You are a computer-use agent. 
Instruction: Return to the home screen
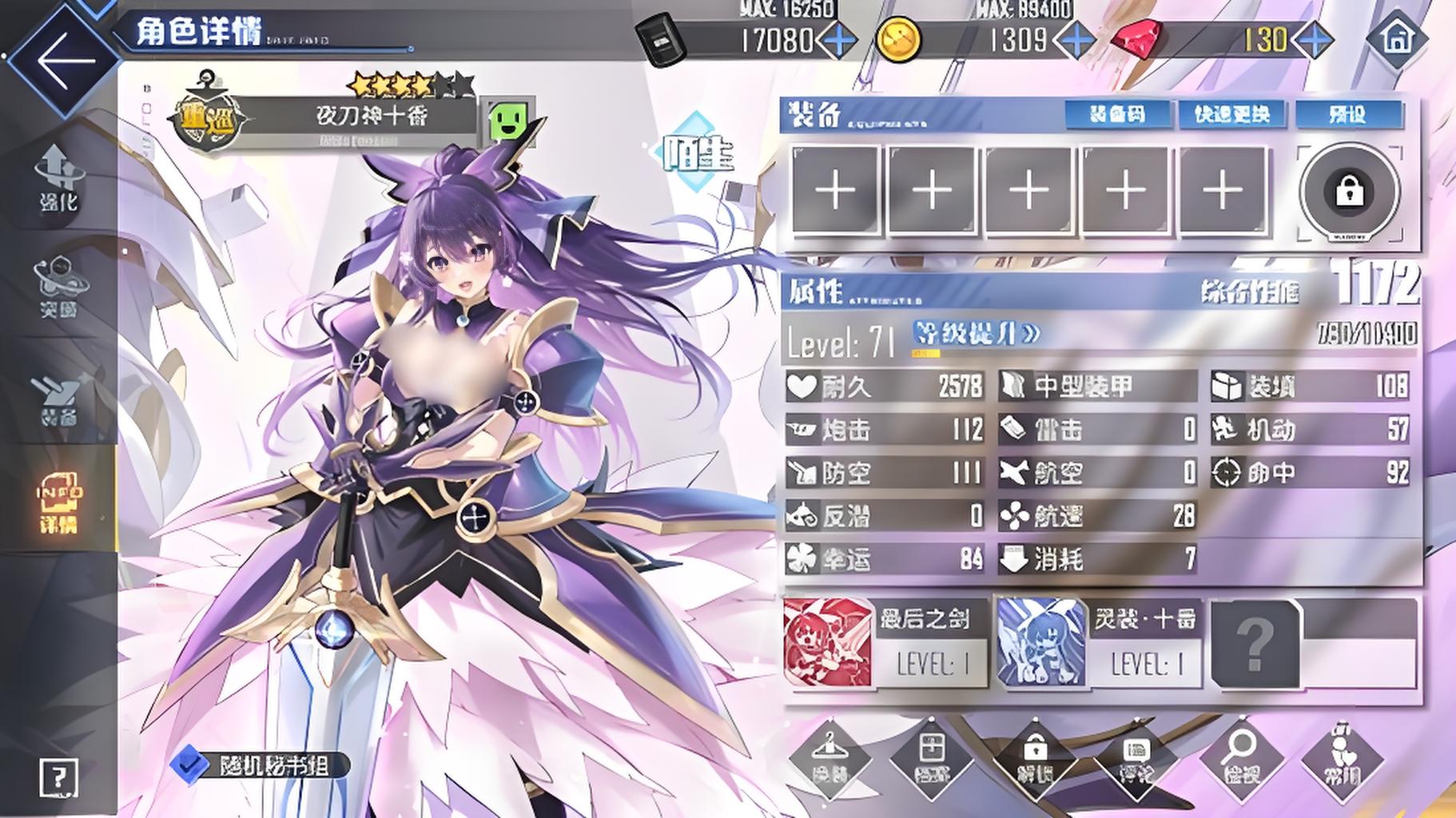(x=1397, y=37)
